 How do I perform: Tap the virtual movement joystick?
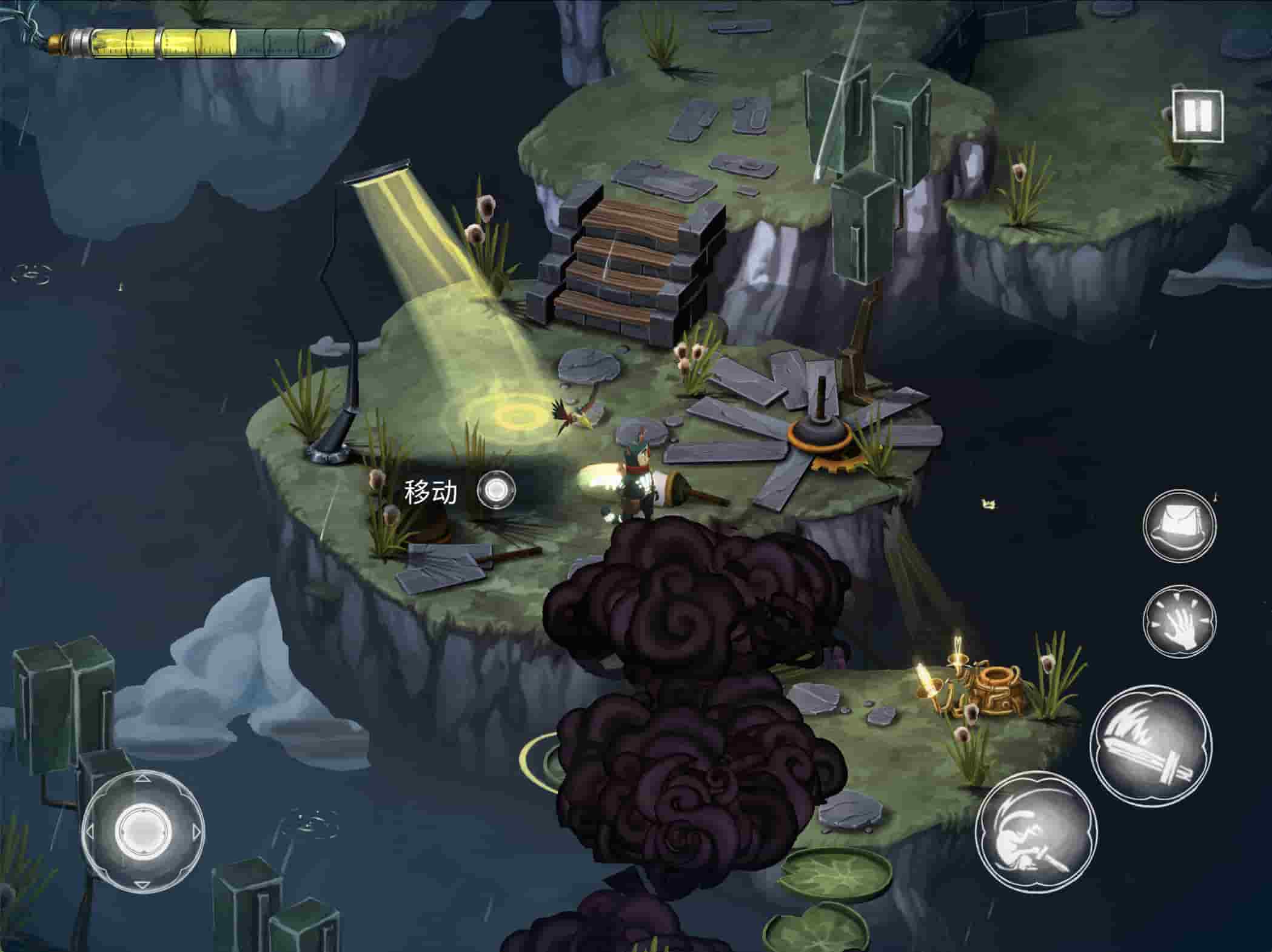pos(142,830)
